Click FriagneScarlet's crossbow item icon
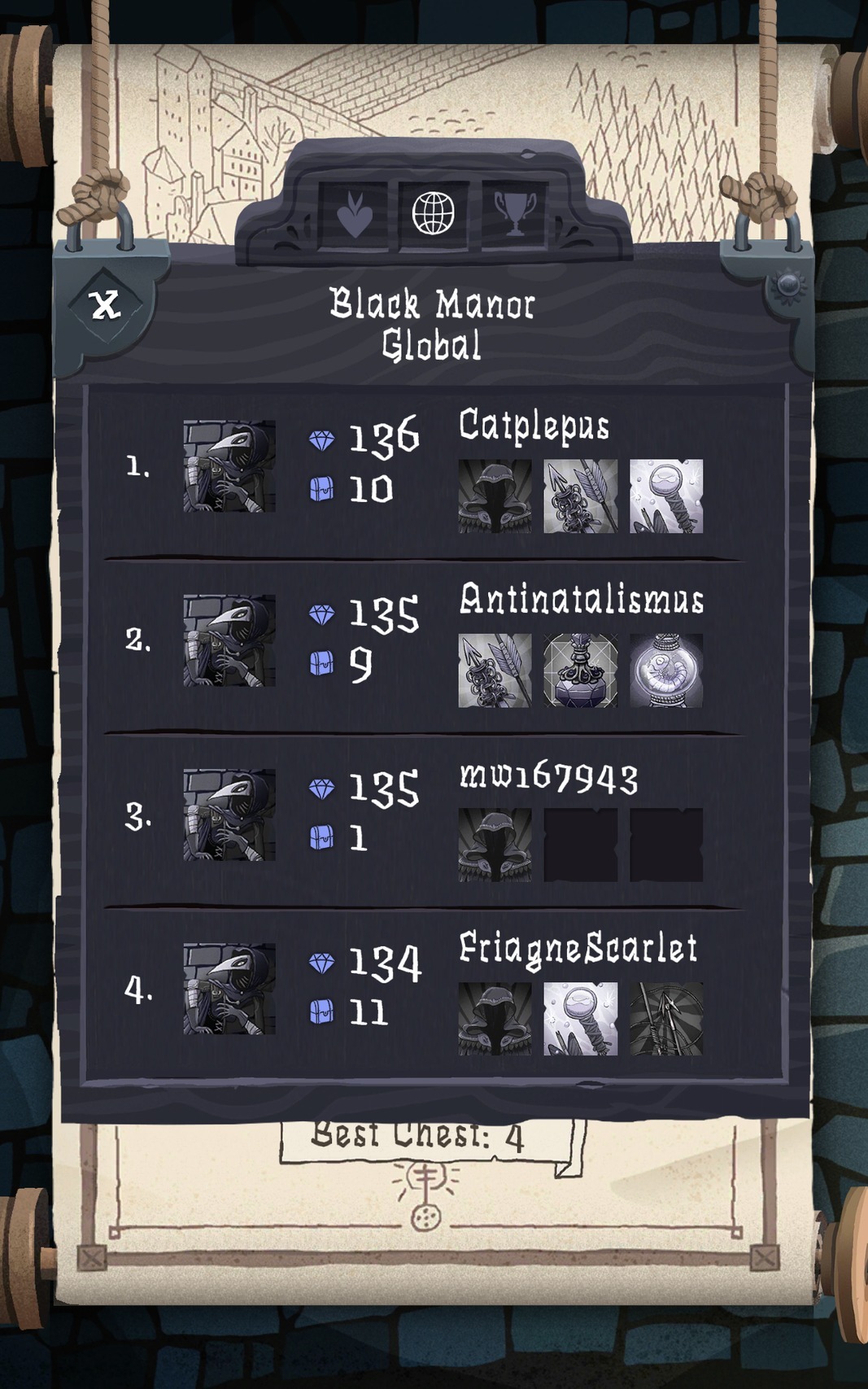The height and width of the screenshot is (1389, 868). (666, 1019)
